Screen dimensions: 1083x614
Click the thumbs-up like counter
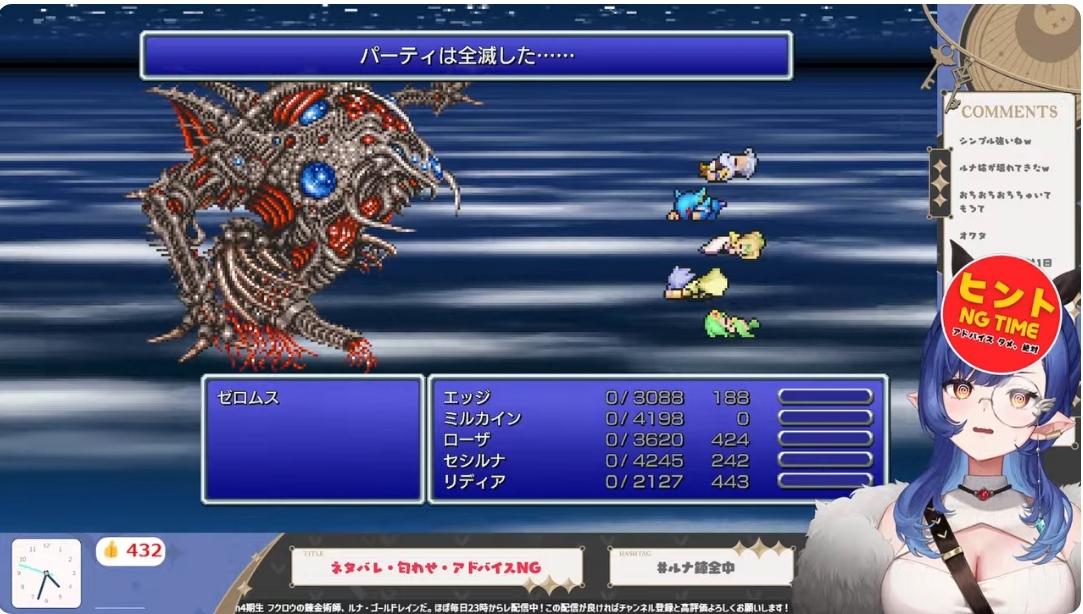[131, 551]
